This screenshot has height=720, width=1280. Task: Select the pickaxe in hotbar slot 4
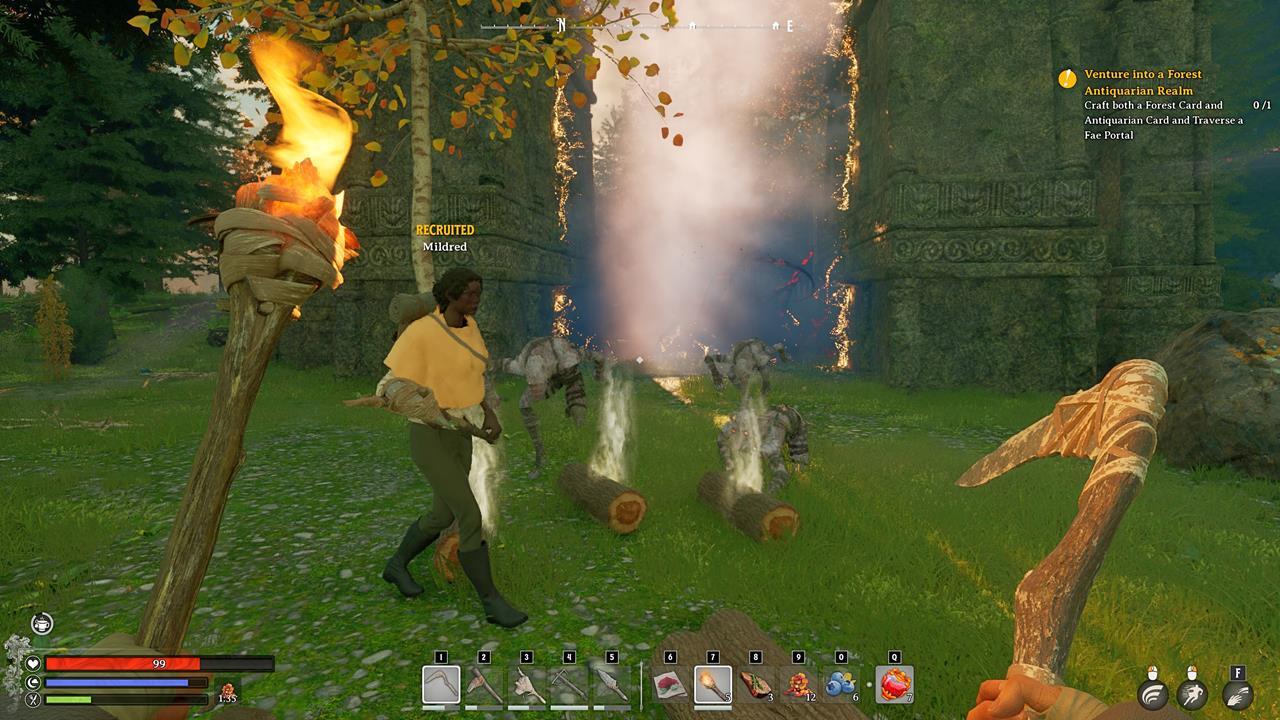569,685
